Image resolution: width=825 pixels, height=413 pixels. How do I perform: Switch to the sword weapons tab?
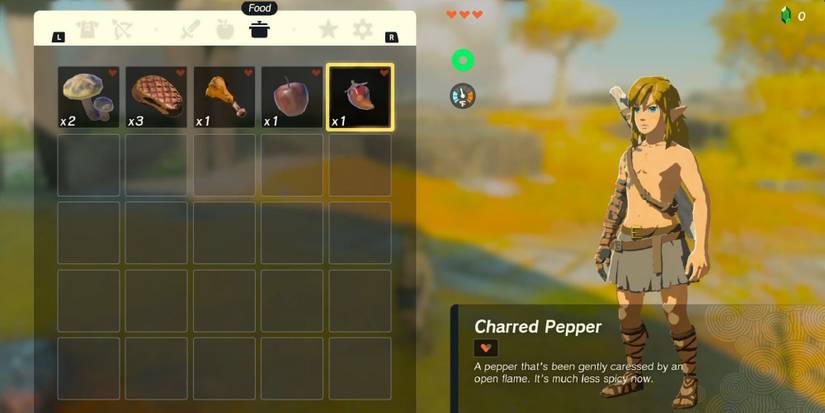(x=190, y=30)
